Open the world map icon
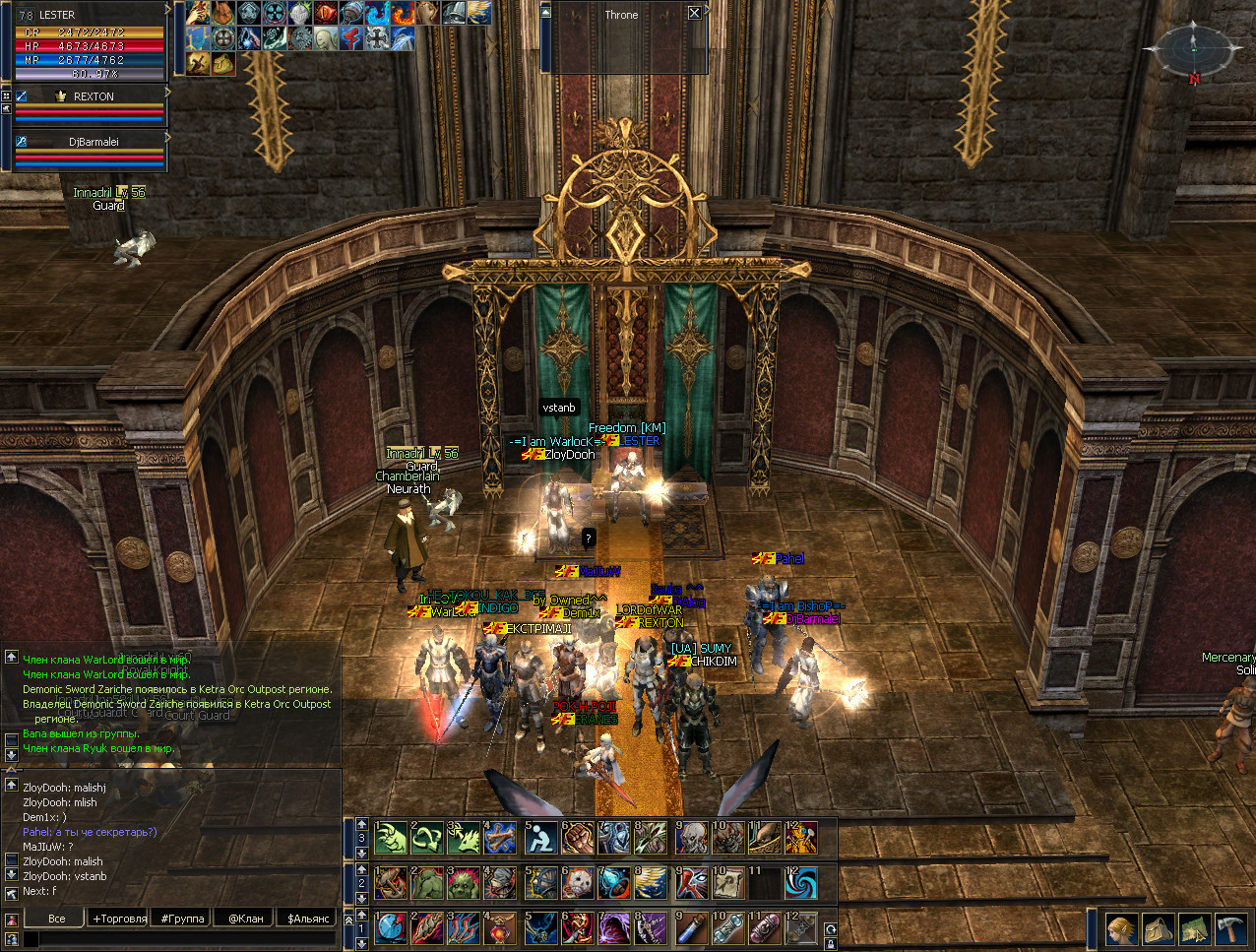 (1194, 929)
